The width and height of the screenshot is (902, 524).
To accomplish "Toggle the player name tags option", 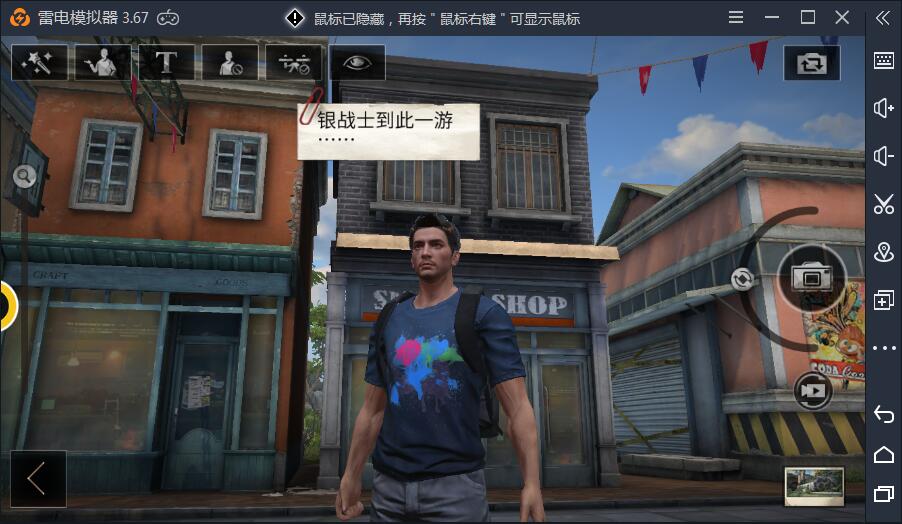I will pos(293,62).
